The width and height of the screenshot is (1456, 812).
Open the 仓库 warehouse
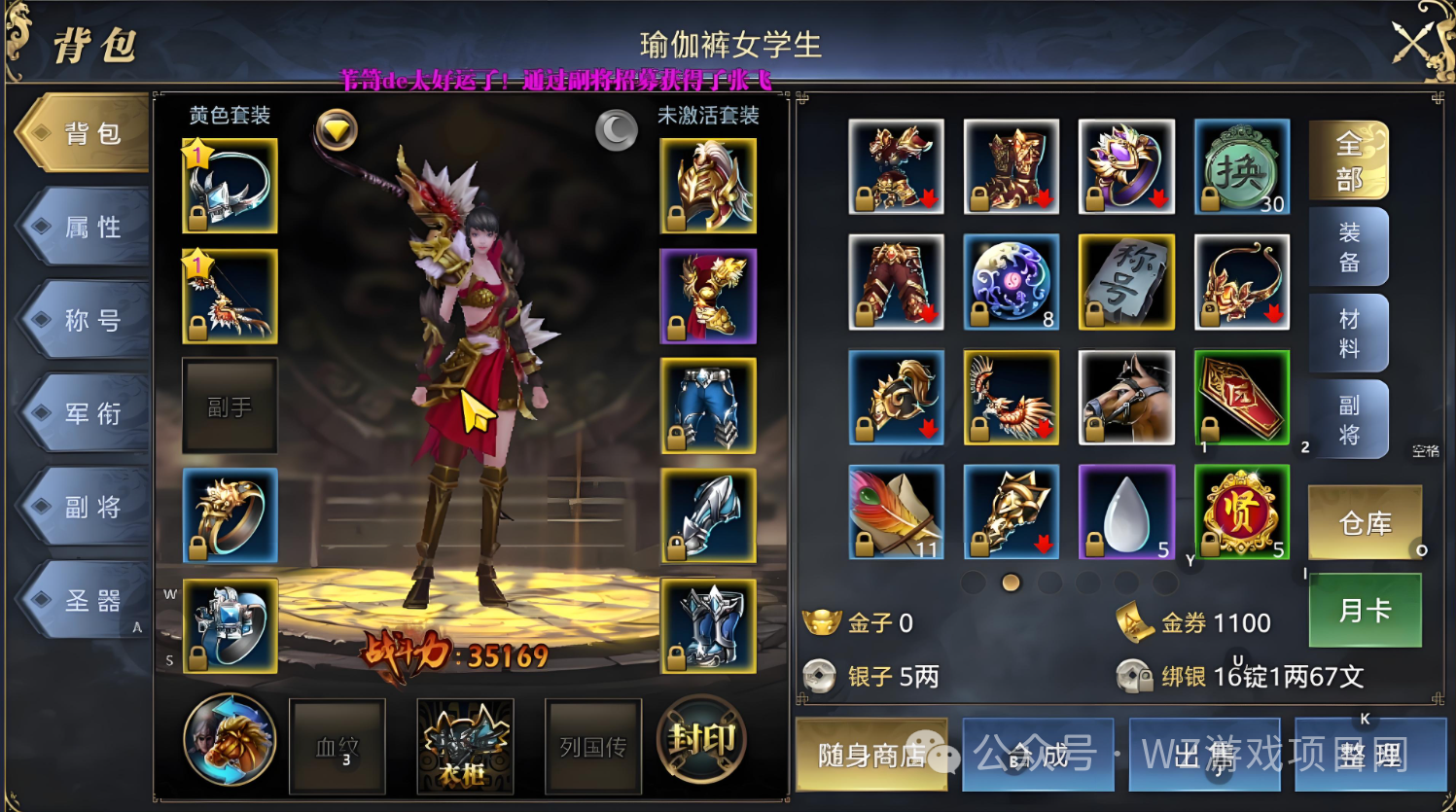(x=1365, y=524)
